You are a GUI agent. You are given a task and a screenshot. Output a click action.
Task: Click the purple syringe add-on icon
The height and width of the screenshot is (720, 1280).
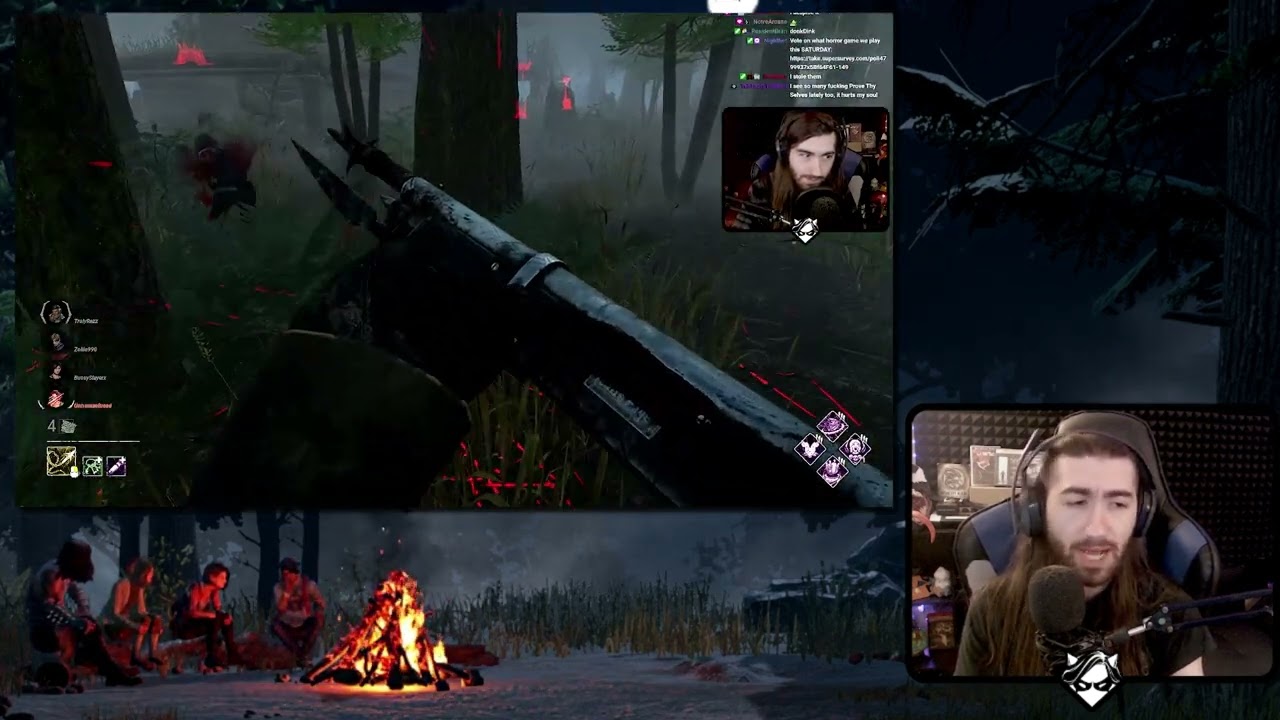tap(115, 466)
